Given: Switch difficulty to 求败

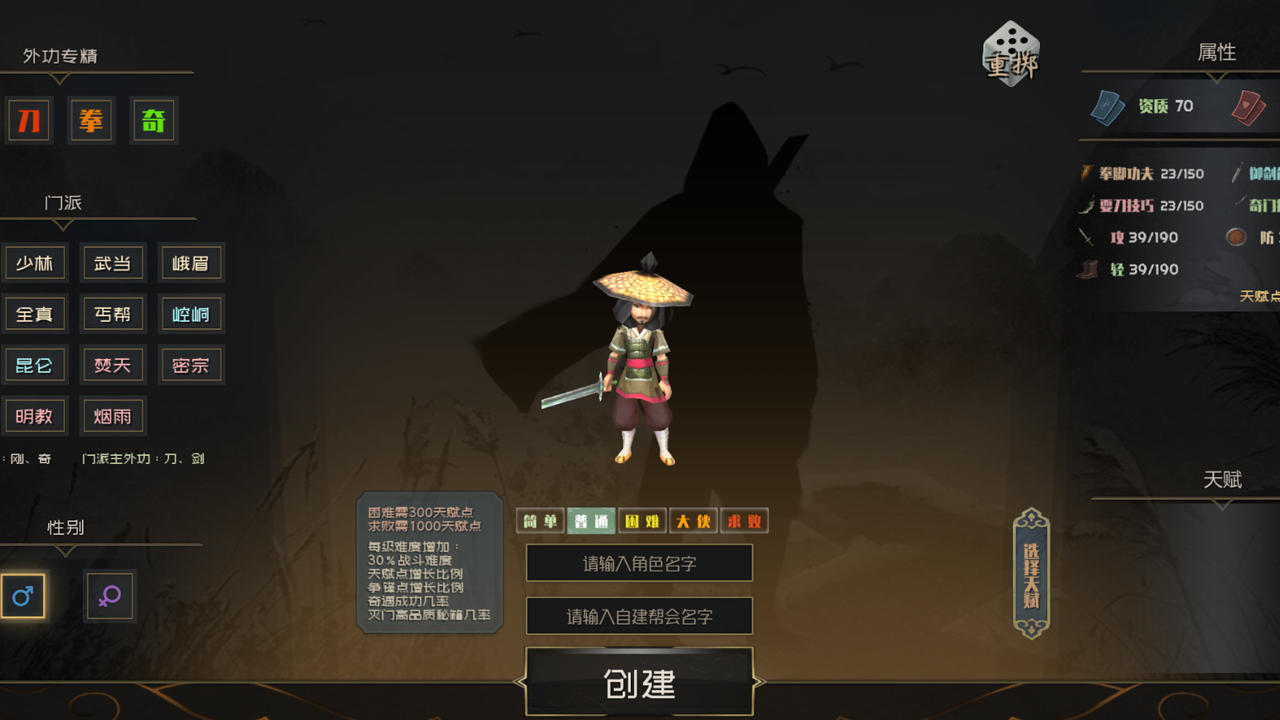Looking at the screenshot, I should [x=744, y=521].
